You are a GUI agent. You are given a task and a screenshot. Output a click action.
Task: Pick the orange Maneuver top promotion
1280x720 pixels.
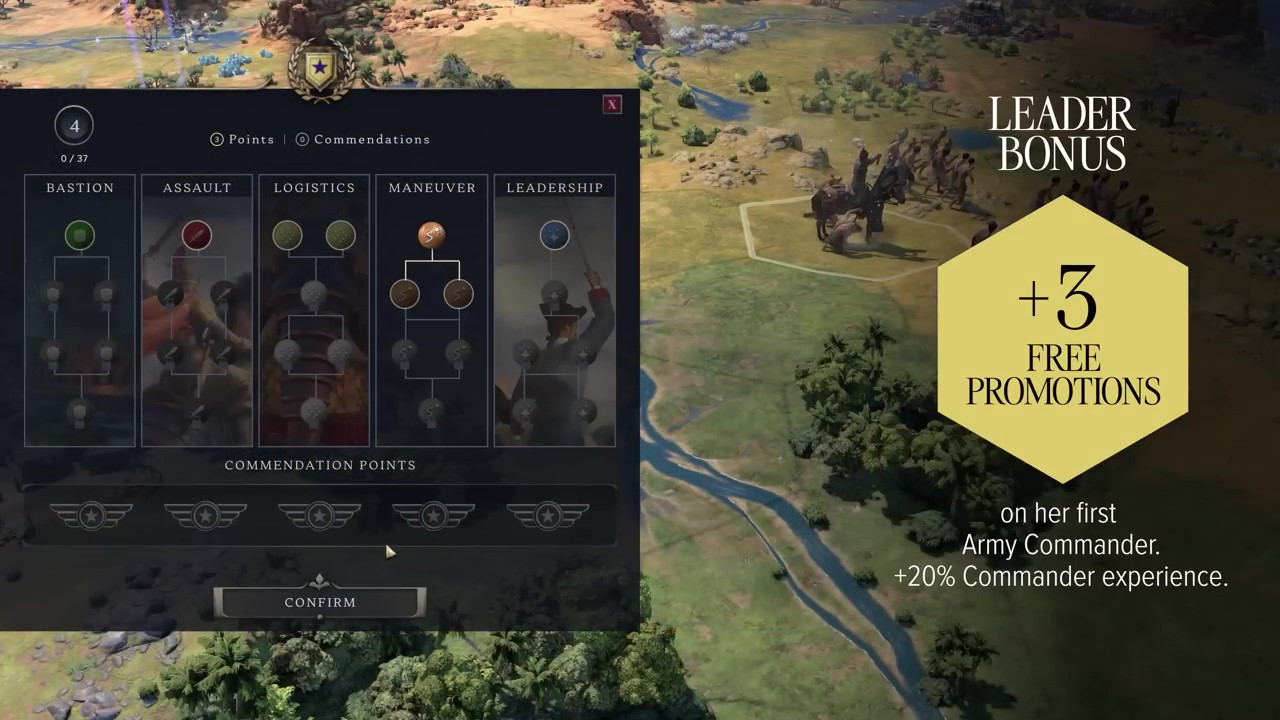pyautogui.click(x=431, y=235)
